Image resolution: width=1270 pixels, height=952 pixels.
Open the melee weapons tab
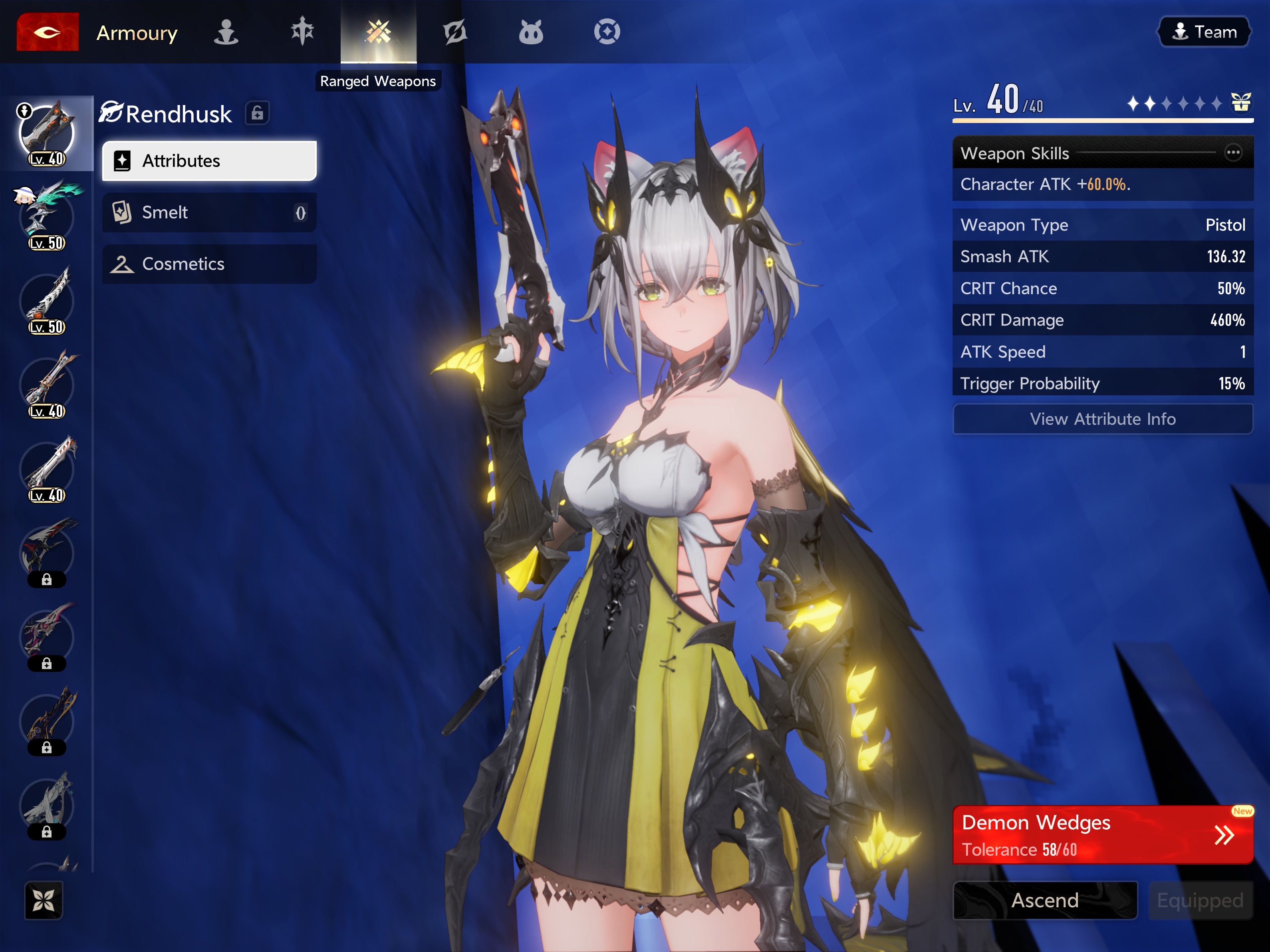tap(302, 32)
